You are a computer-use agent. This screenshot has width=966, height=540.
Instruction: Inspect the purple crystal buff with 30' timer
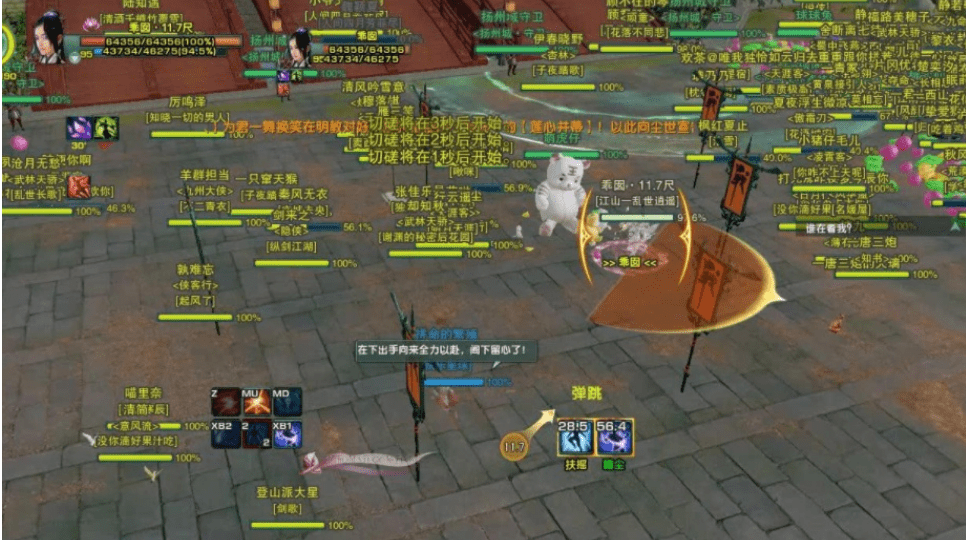[78, 128]
